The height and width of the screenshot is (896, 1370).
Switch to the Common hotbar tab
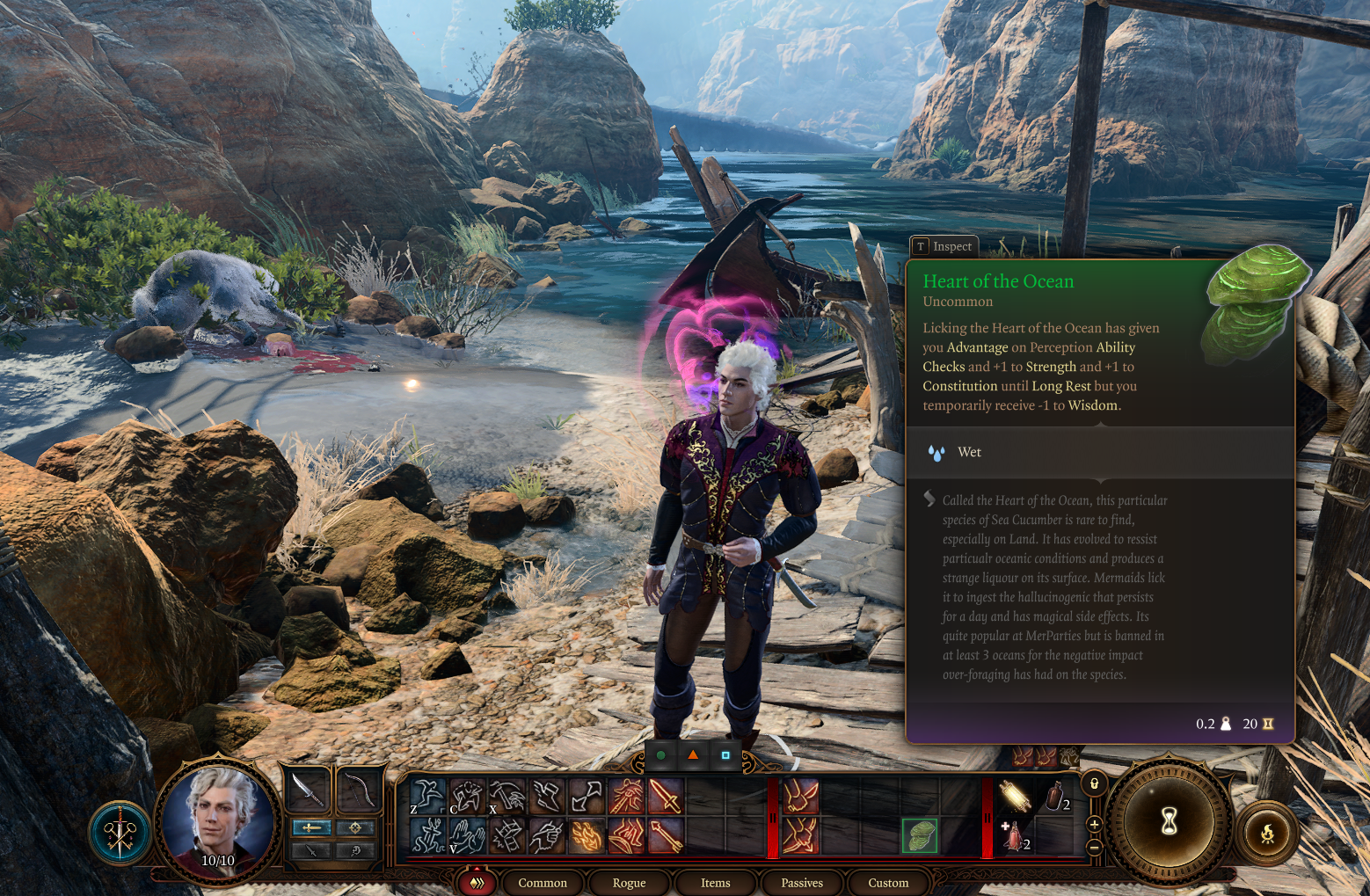(542, 883)
